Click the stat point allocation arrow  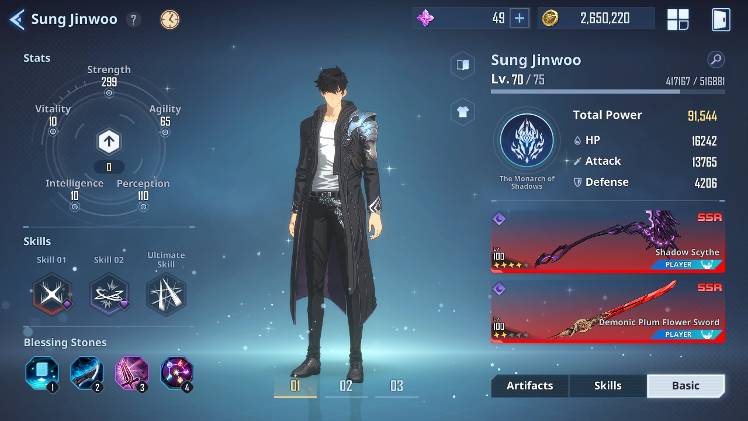click(109, 141)
